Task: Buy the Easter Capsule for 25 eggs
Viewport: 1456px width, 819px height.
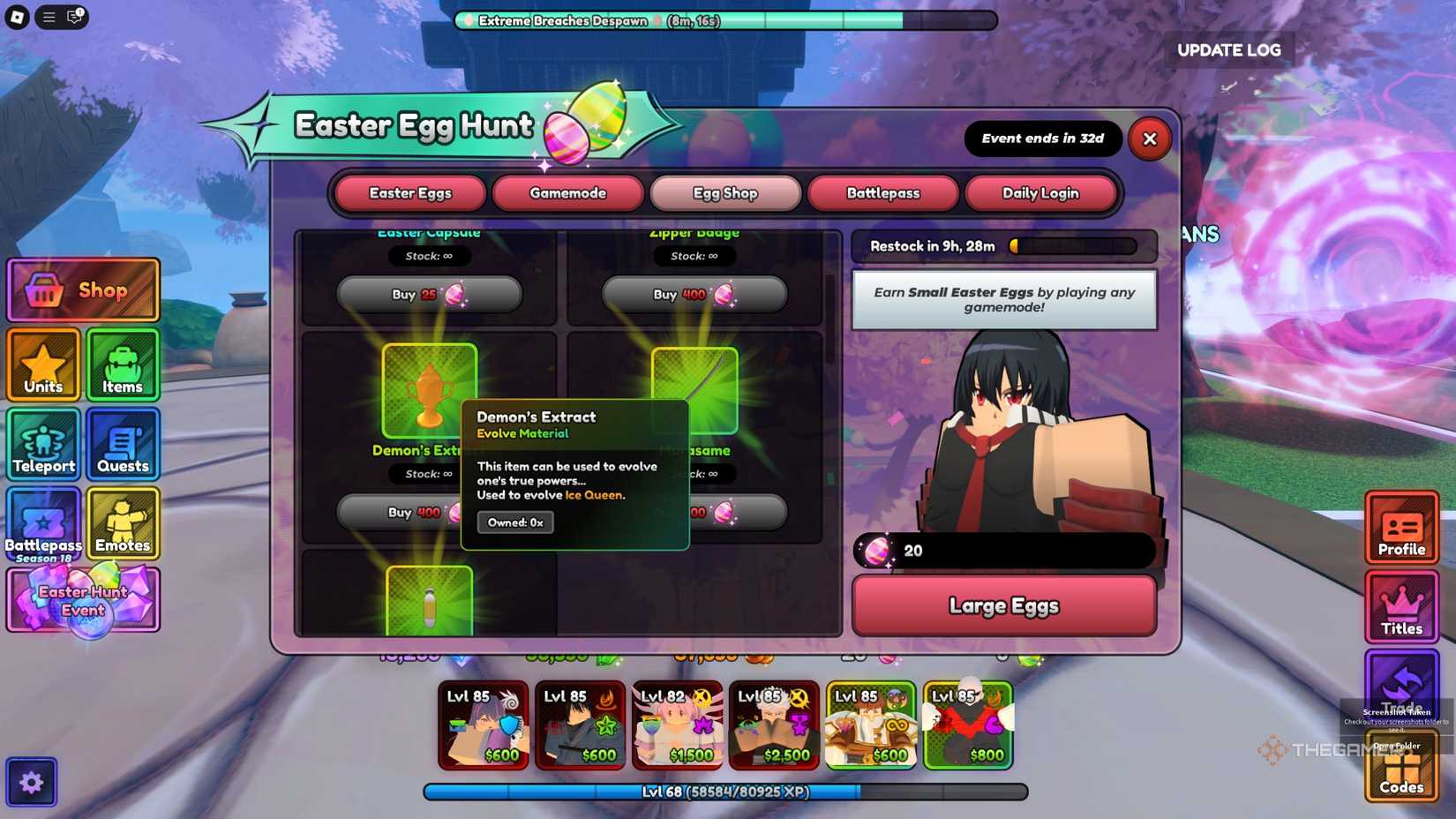Action: [430, 294]
